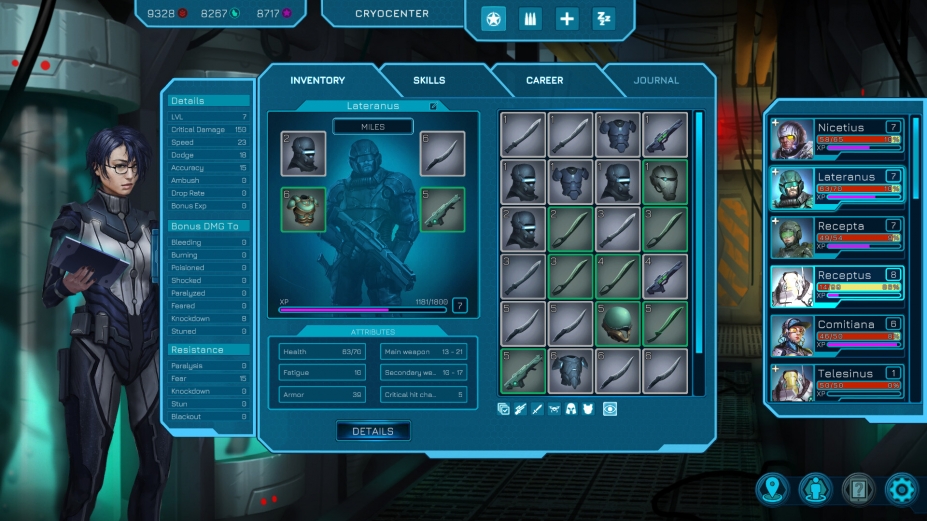
Task: Select the equipped green rifle slot
Action: click(442, 209)
